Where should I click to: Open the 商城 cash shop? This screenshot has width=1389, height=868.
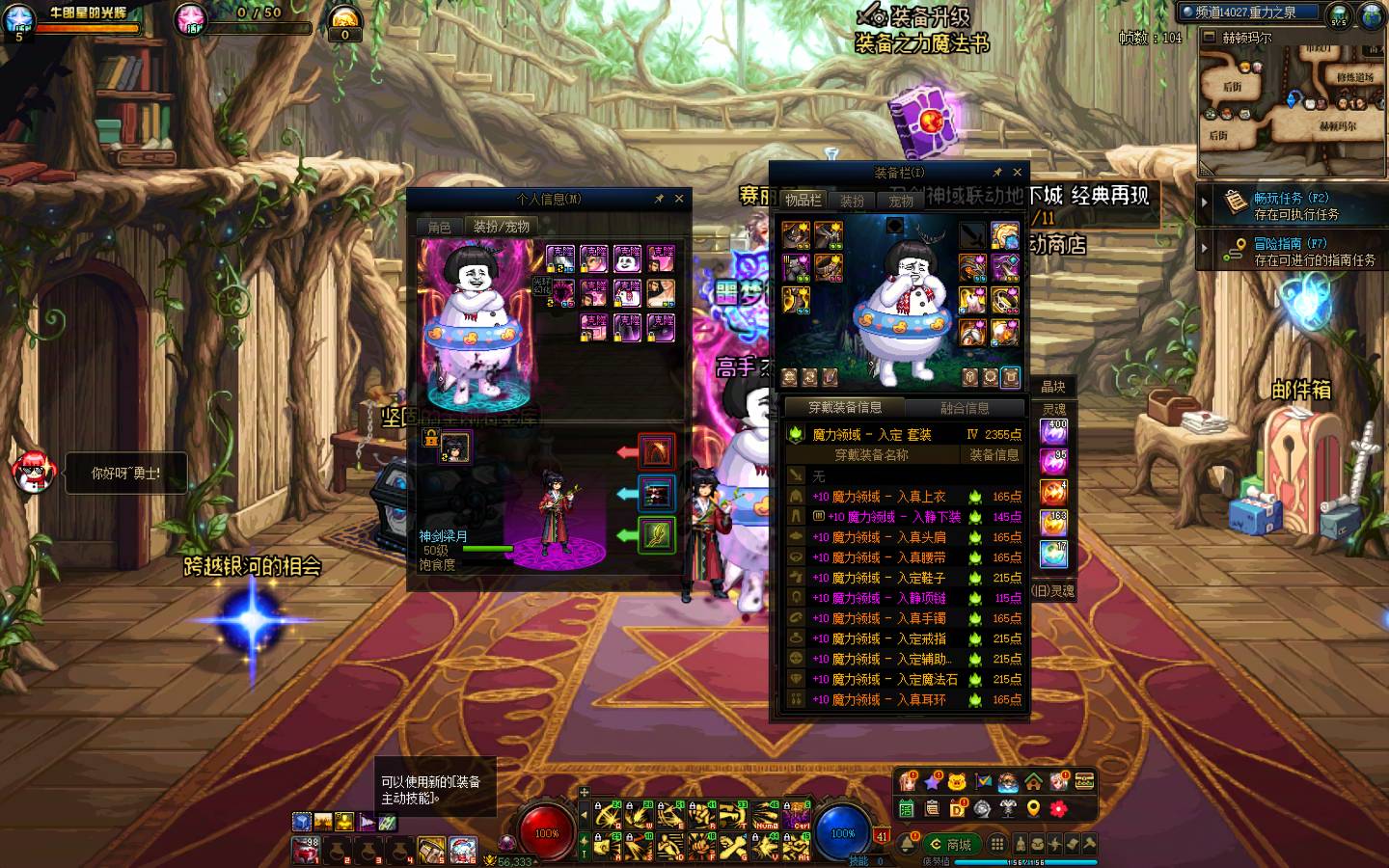point(950,844)
